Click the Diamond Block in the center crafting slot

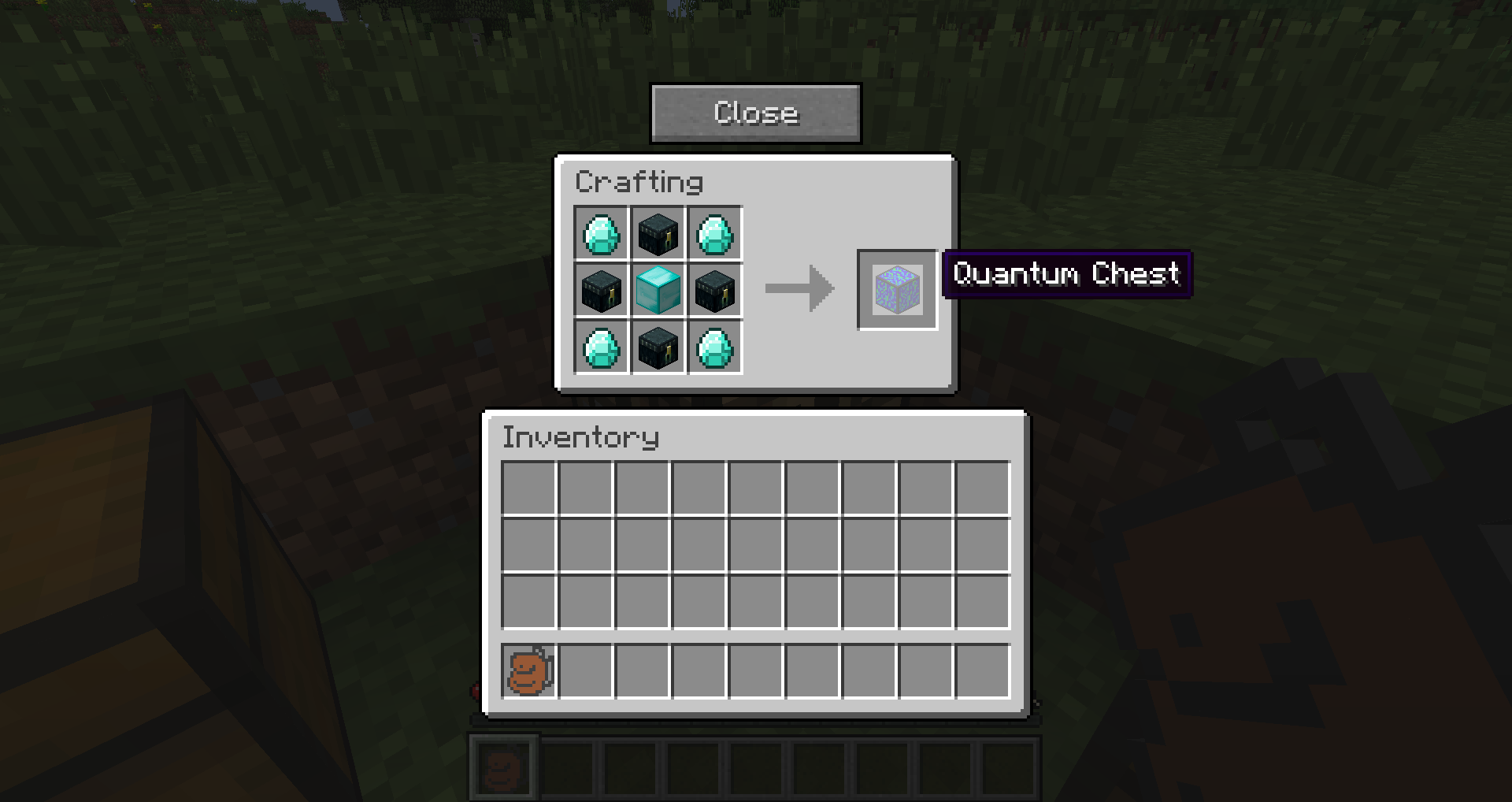(658, 291)
